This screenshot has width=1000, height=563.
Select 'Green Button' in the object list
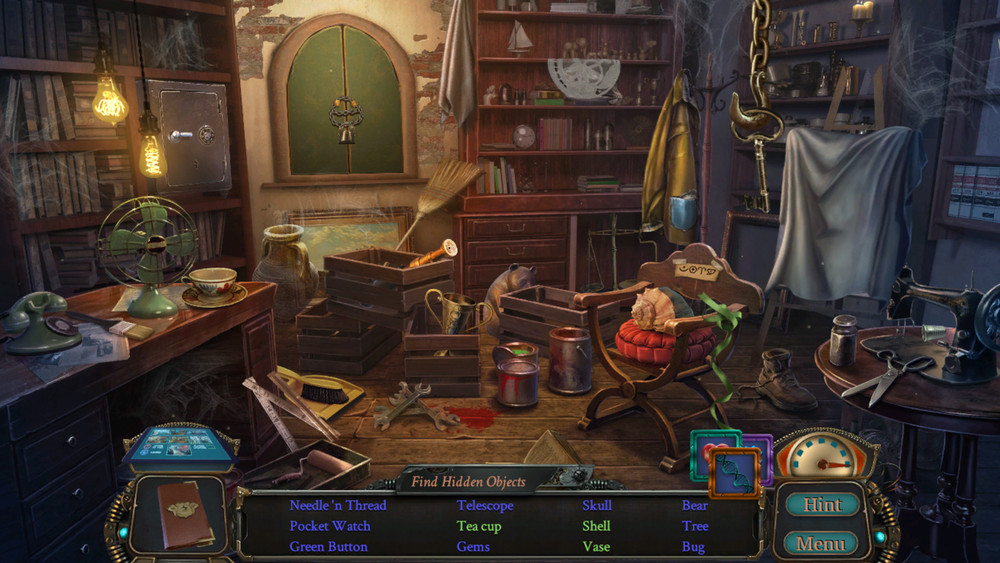pyautogui.click(x=328, y=547)
